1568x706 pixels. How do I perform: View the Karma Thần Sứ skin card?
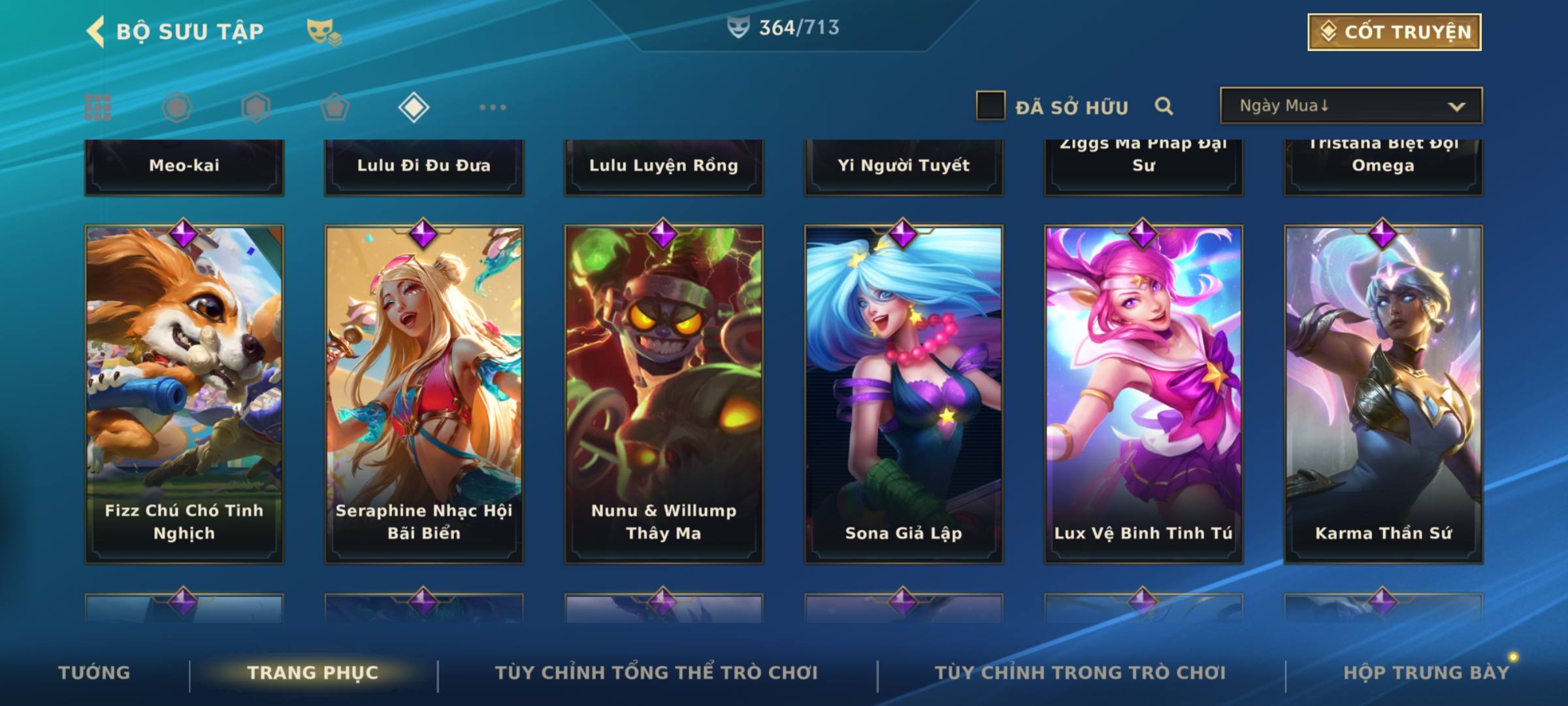tap(1383, 394)
